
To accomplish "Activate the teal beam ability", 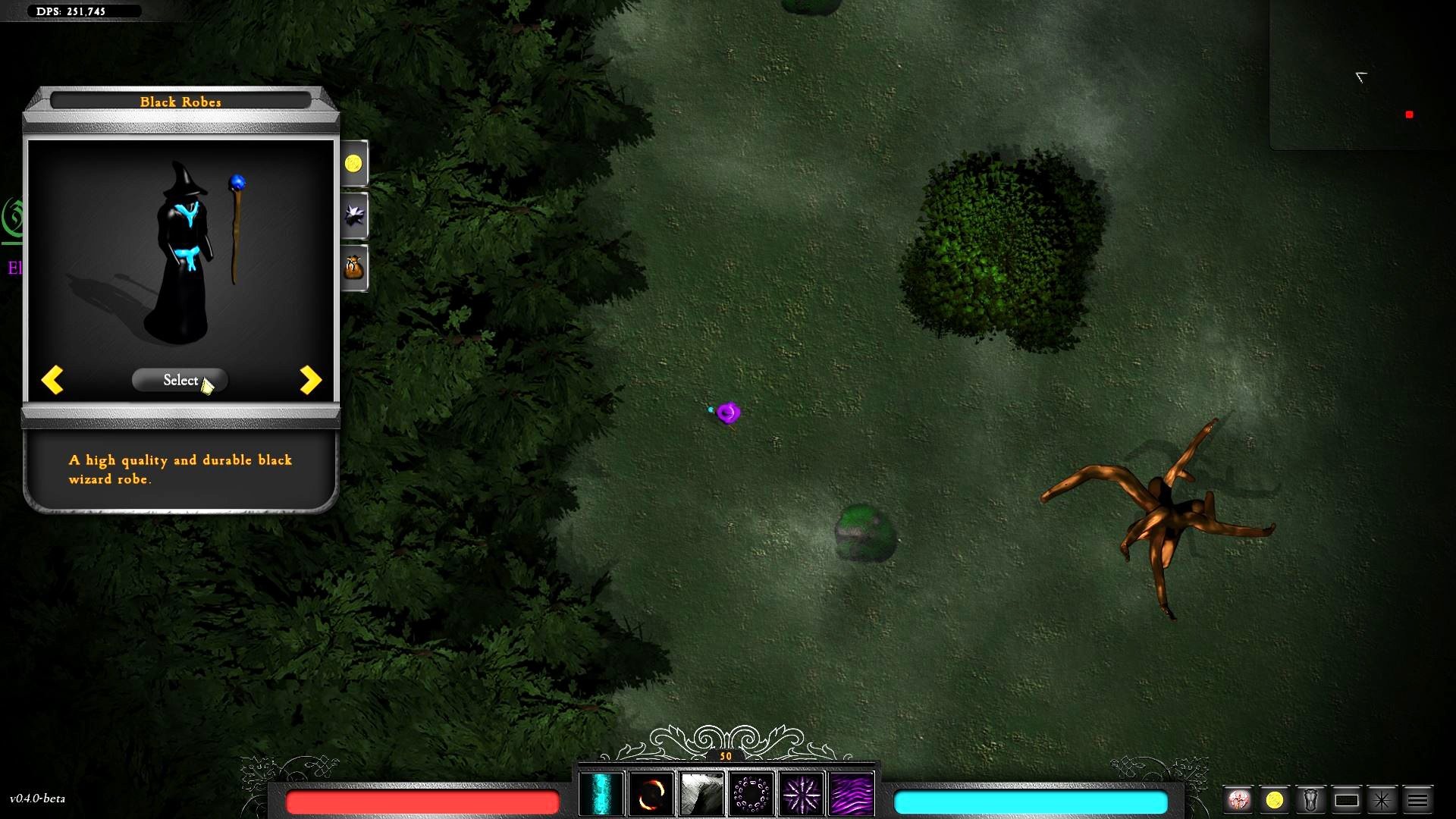I will [601, 792].
